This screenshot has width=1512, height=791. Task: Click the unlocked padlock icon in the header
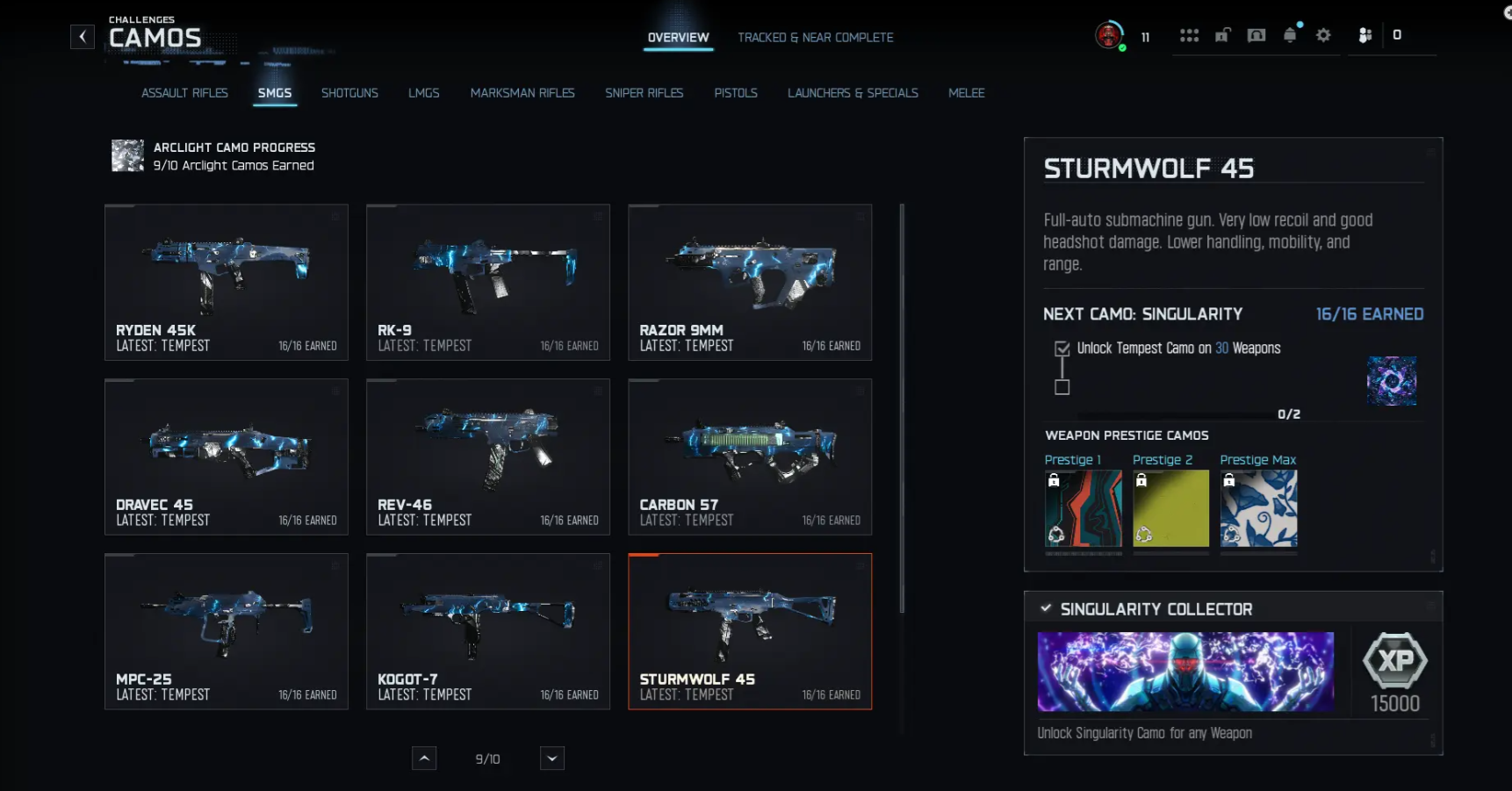tap(1222, 35)
